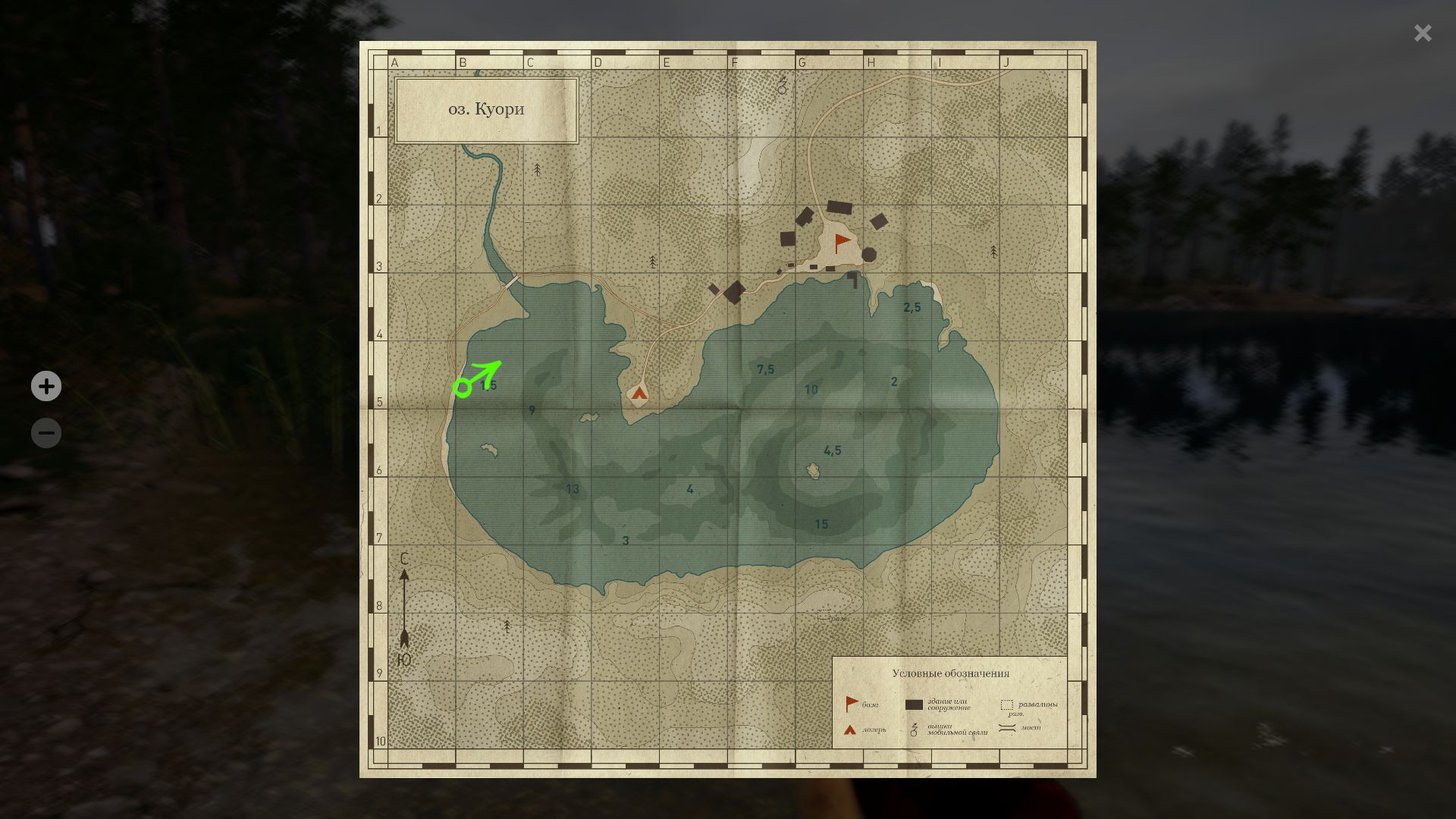Select the depth marking 13 in the lake
1456x819 pixels.
point(573,489)
